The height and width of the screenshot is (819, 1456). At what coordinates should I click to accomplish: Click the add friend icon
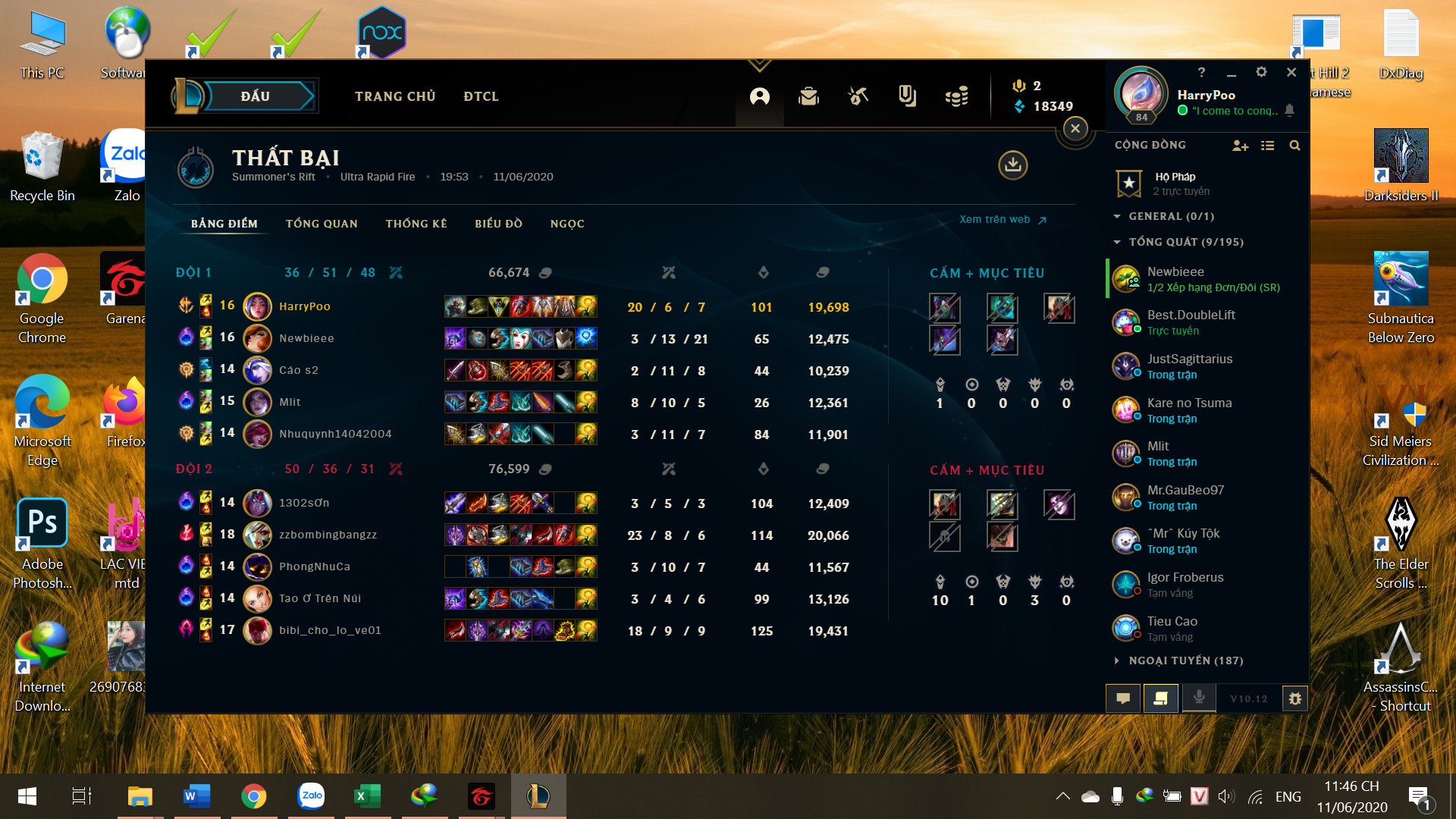click(x=1240, y=146)
